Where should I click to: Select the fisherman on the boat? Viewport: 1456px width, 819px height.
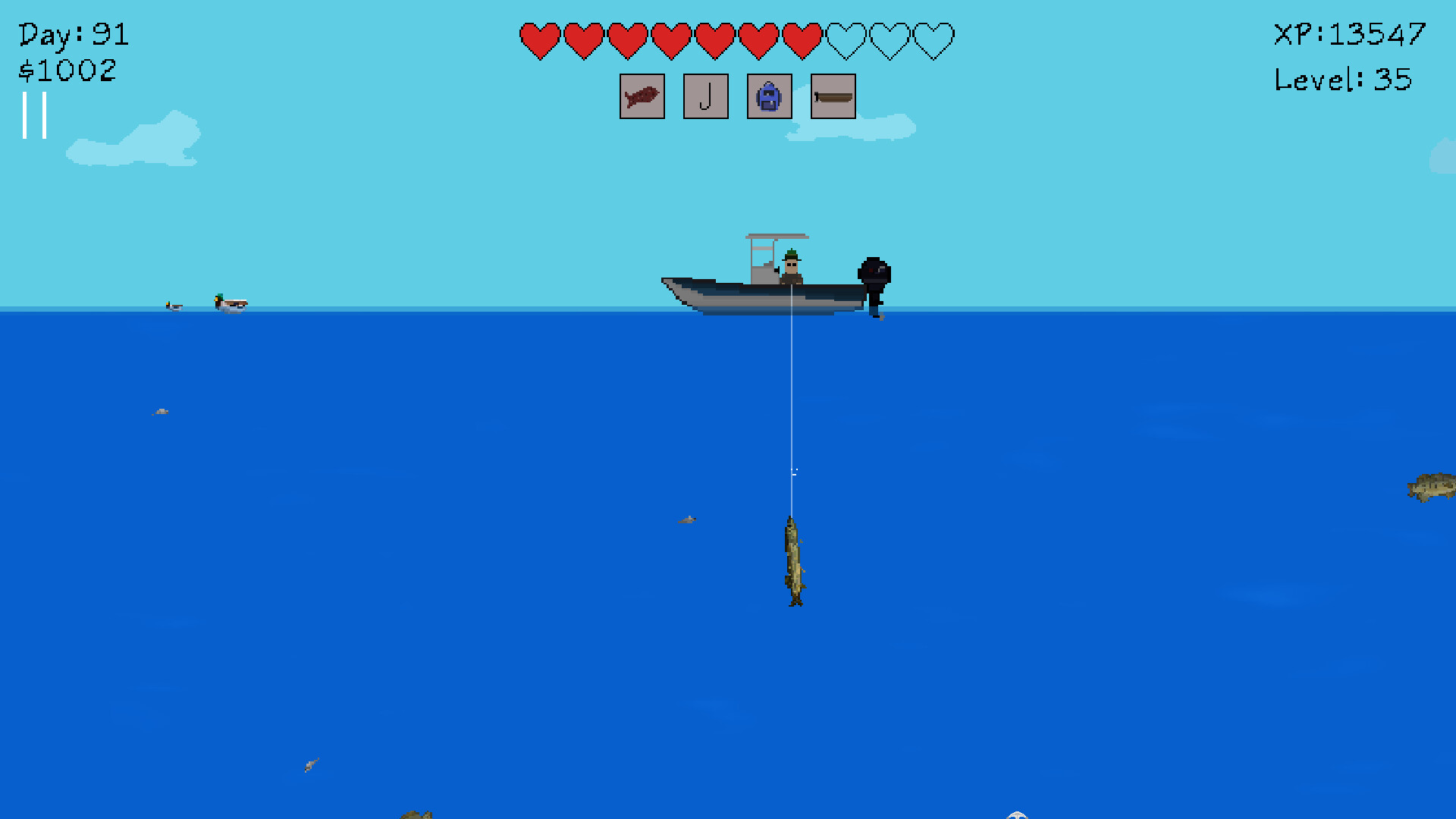coord(791,265)
